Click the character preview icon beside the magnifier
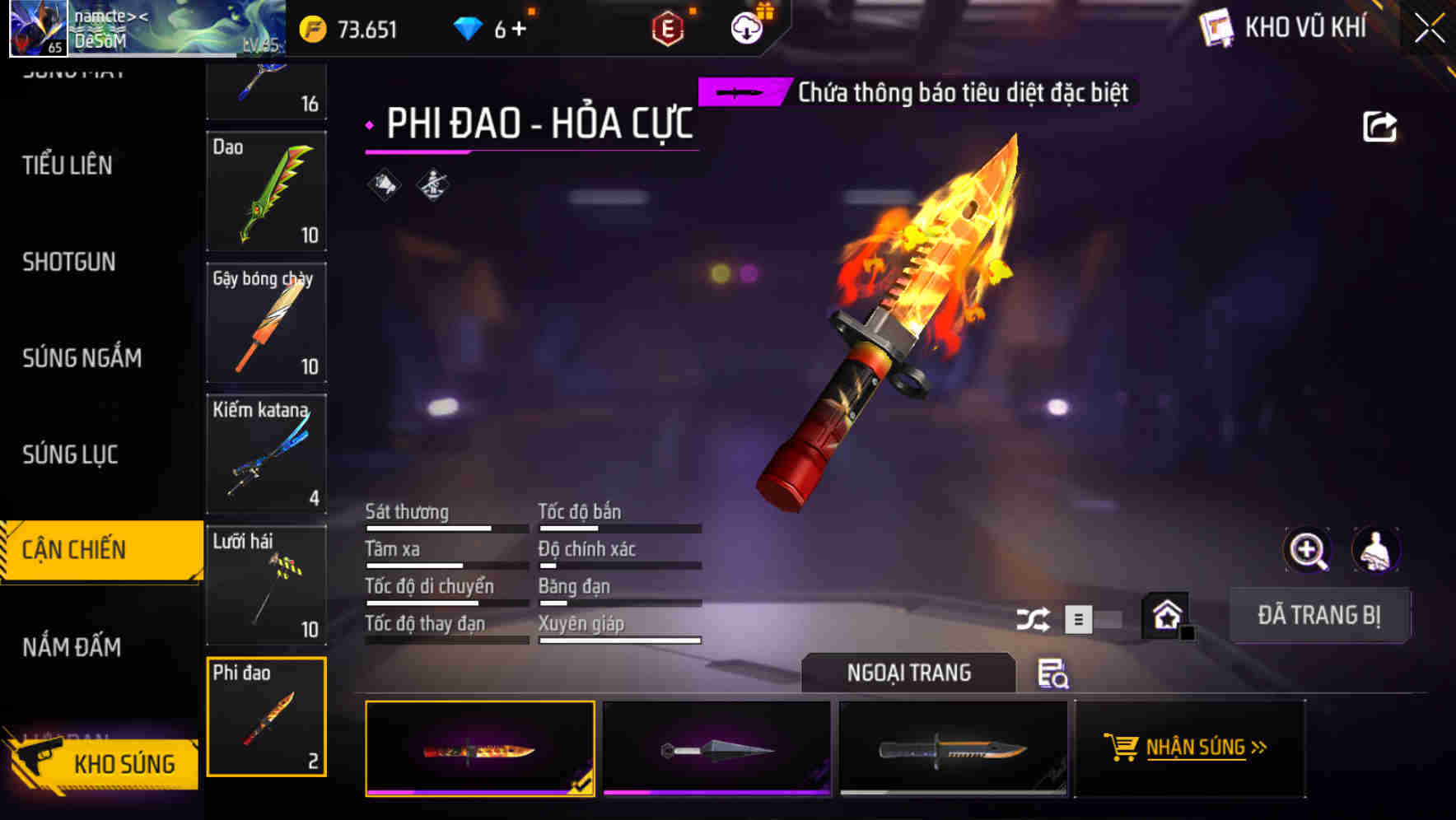1456x820 pixels. [x=1374, y=550]
